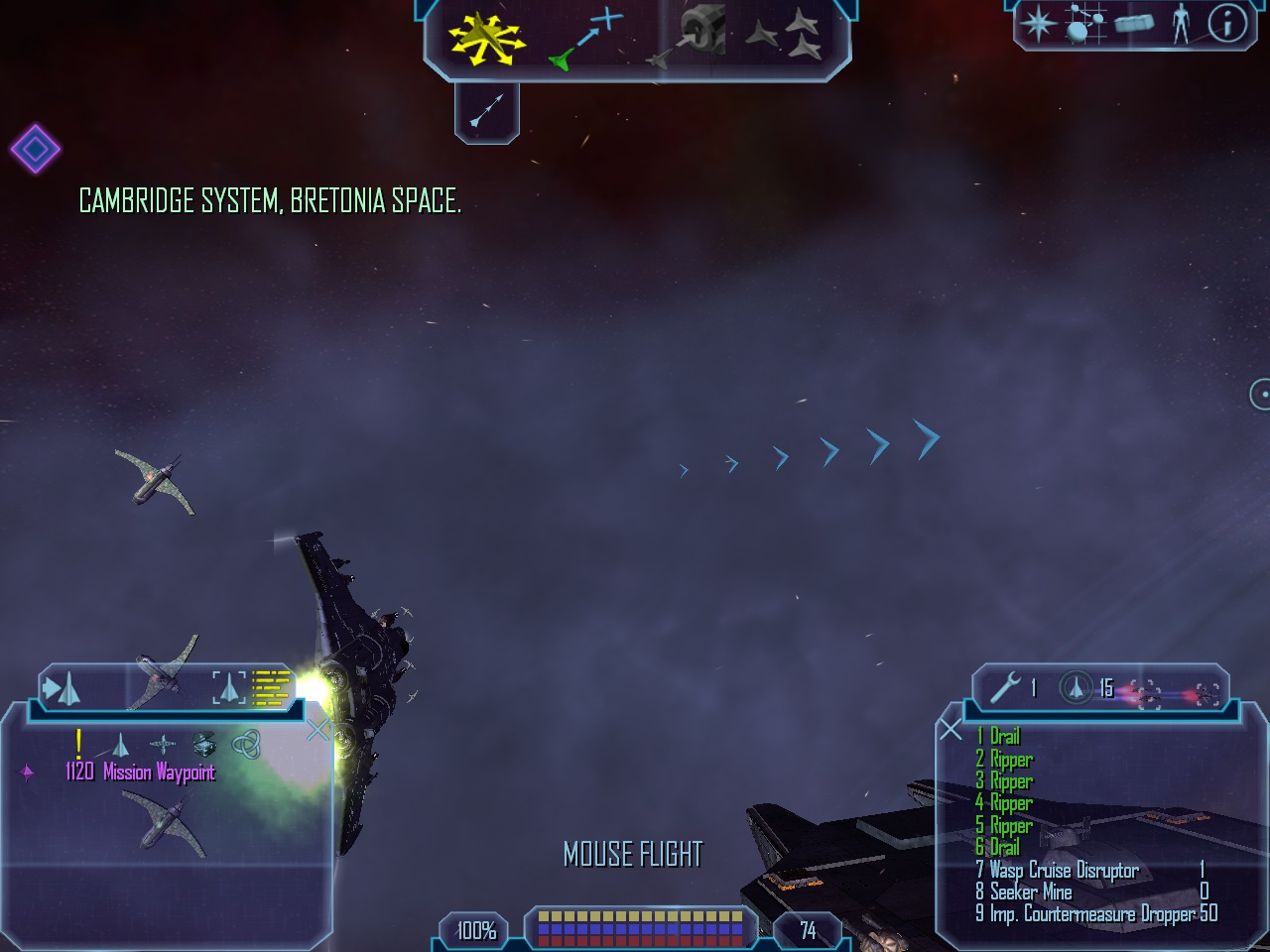1270x952 pixels.
Task: Close the weapons list panel
Action: [x=951, y=731]
